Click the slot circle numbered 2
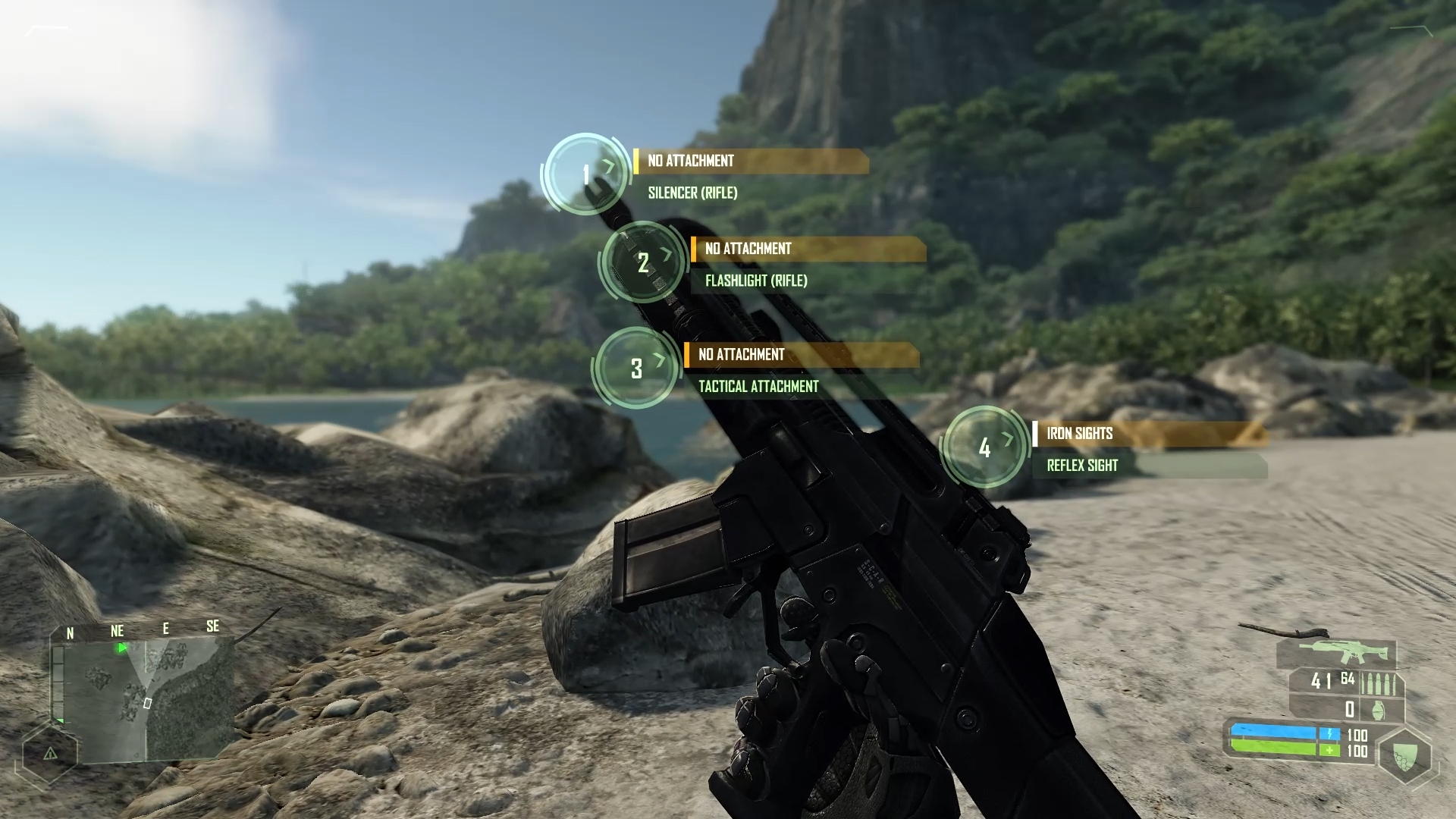The image size is (1456, 819). click(643, 262)
